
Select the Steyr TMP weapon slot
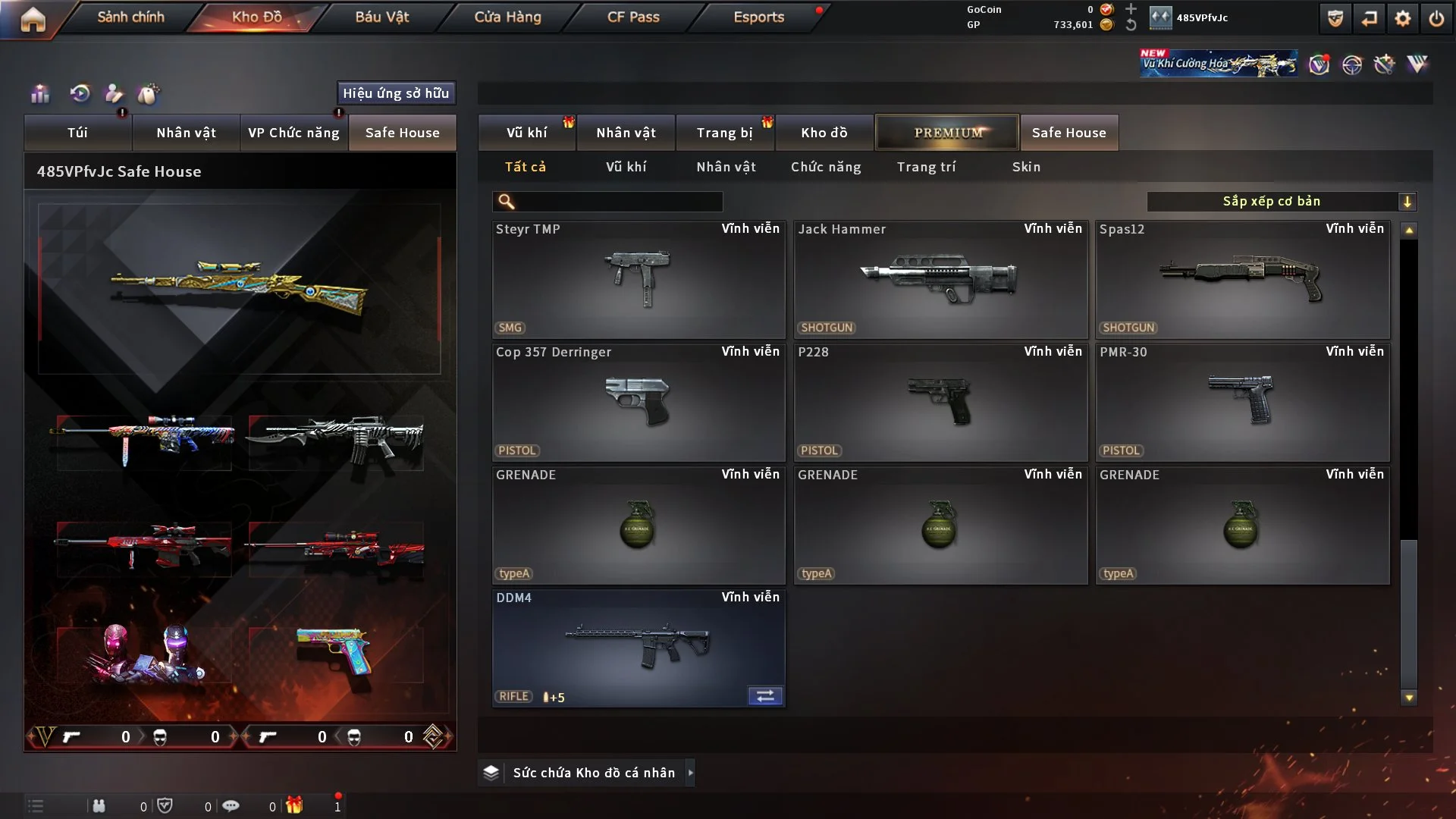coord(639,279)
